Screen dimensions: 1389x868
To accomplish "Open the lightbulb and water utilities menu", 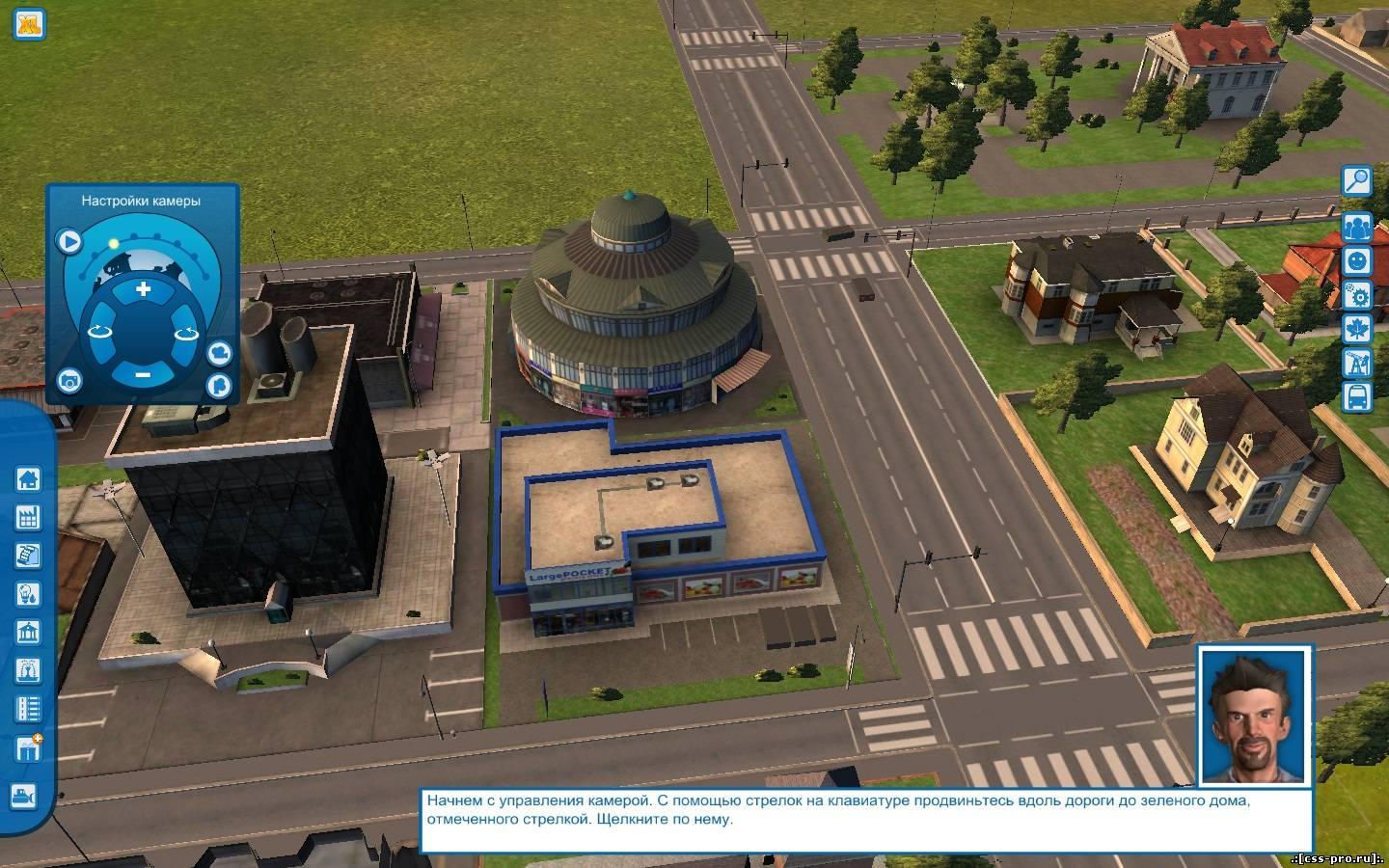I will click(27, 593).
